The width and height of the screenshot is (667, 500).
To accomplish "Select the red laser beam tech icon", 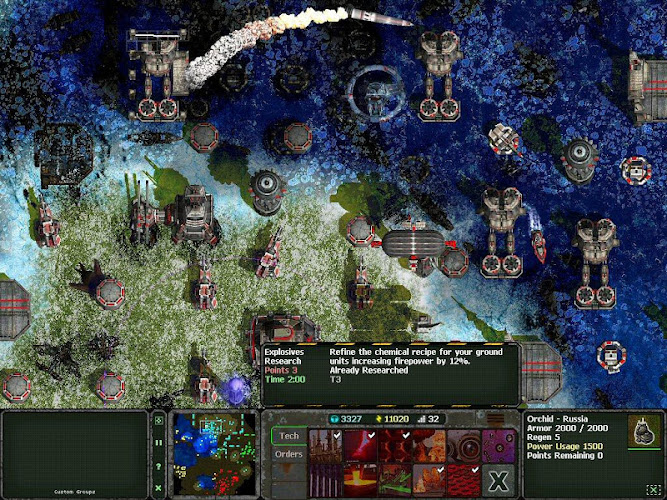I will [x=360, y=445].
